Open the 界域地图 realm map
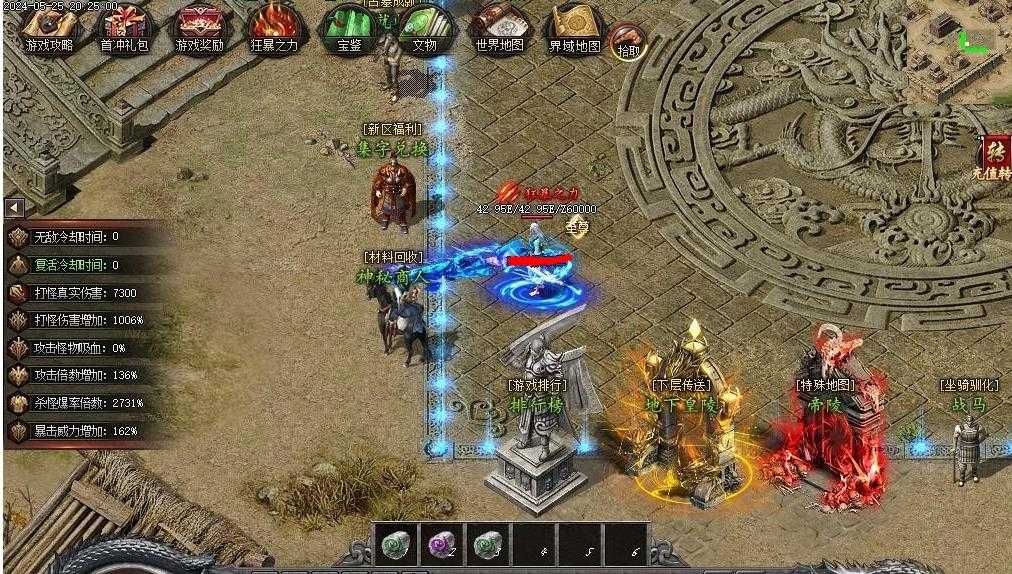Screen dimensions: 1012x574 [574, 28]
